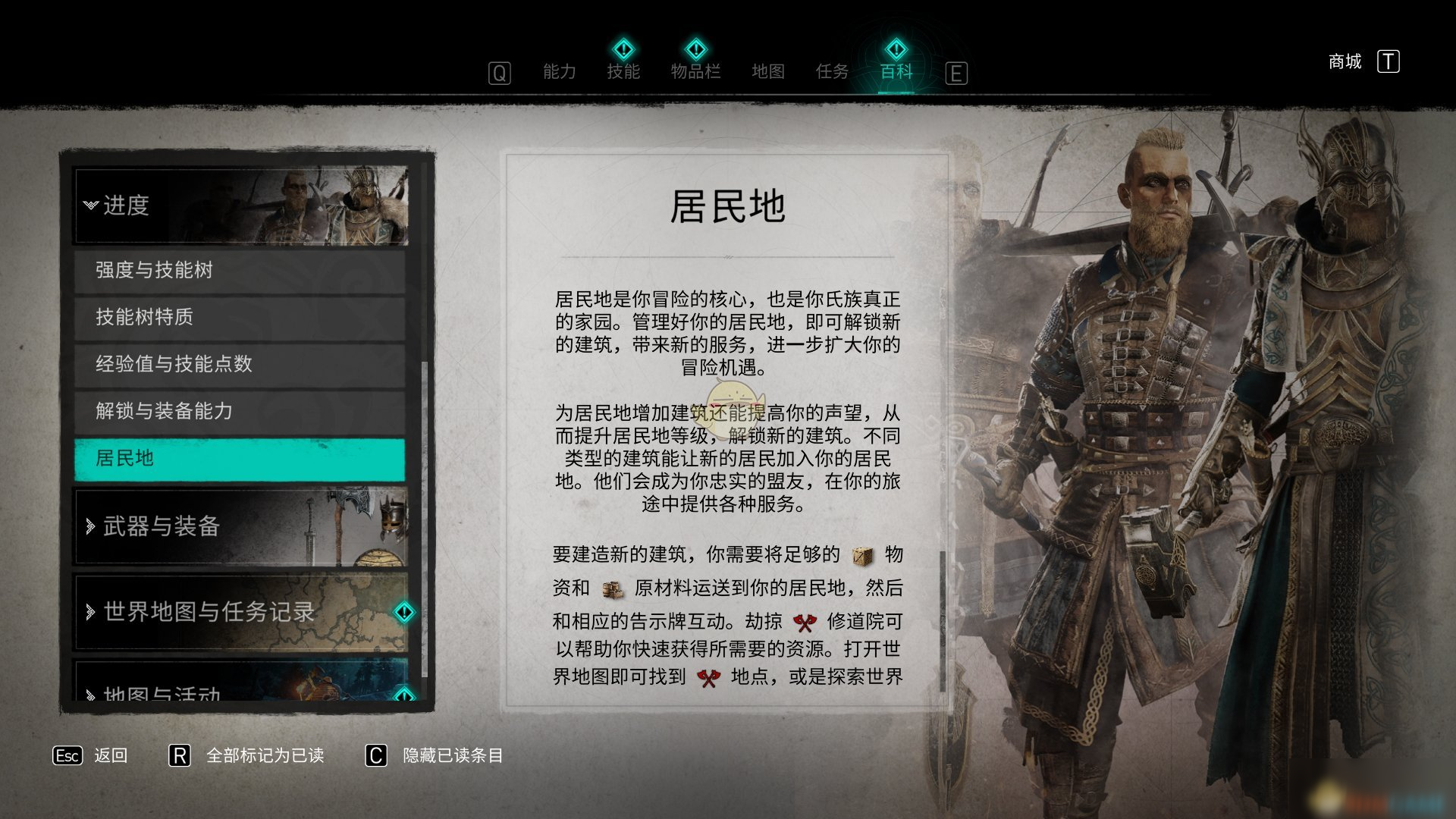Select the highlighted 居民地 entry
The image size is (1456, 819).
point(240,459)
